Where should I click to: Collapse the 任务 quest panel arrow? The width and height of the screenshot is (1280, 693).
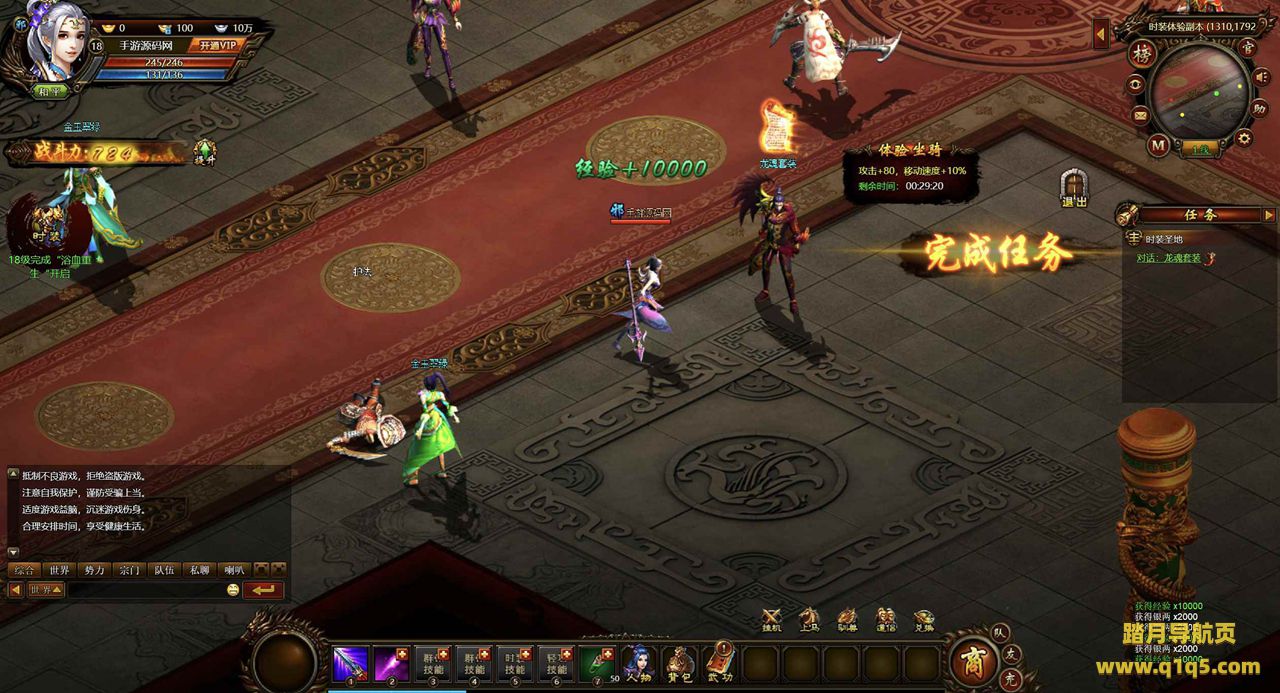pyautogui.click(x=1268, y=215)
